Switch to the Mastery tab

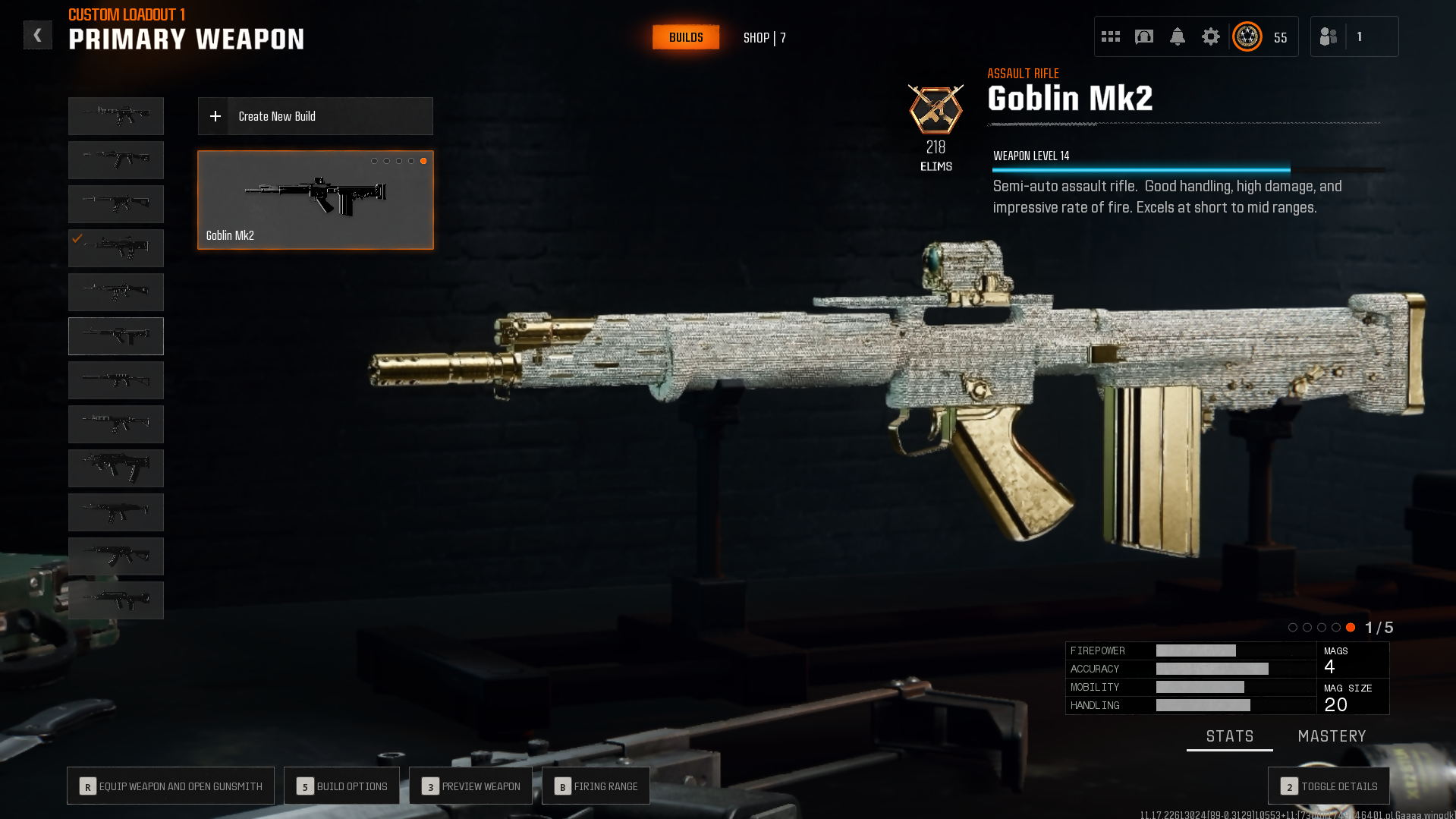pos(1332,736)
